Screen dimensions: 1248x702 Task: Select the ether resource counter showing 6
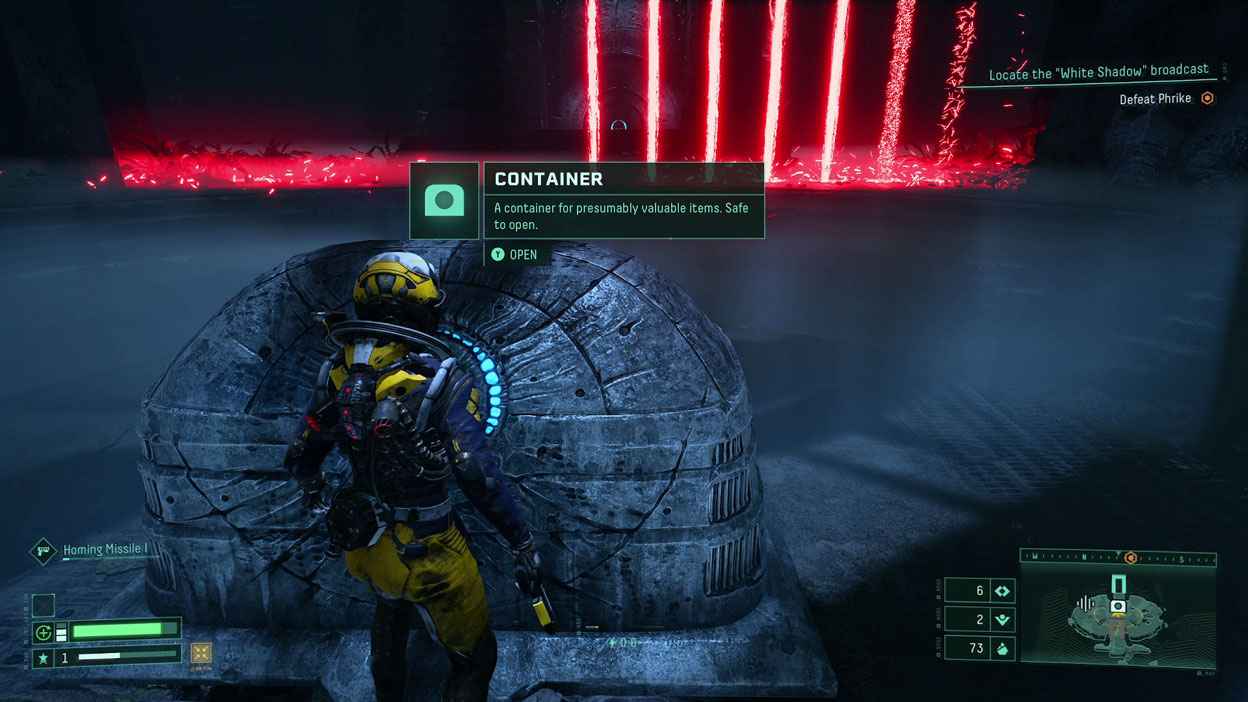pos(1001,591)
